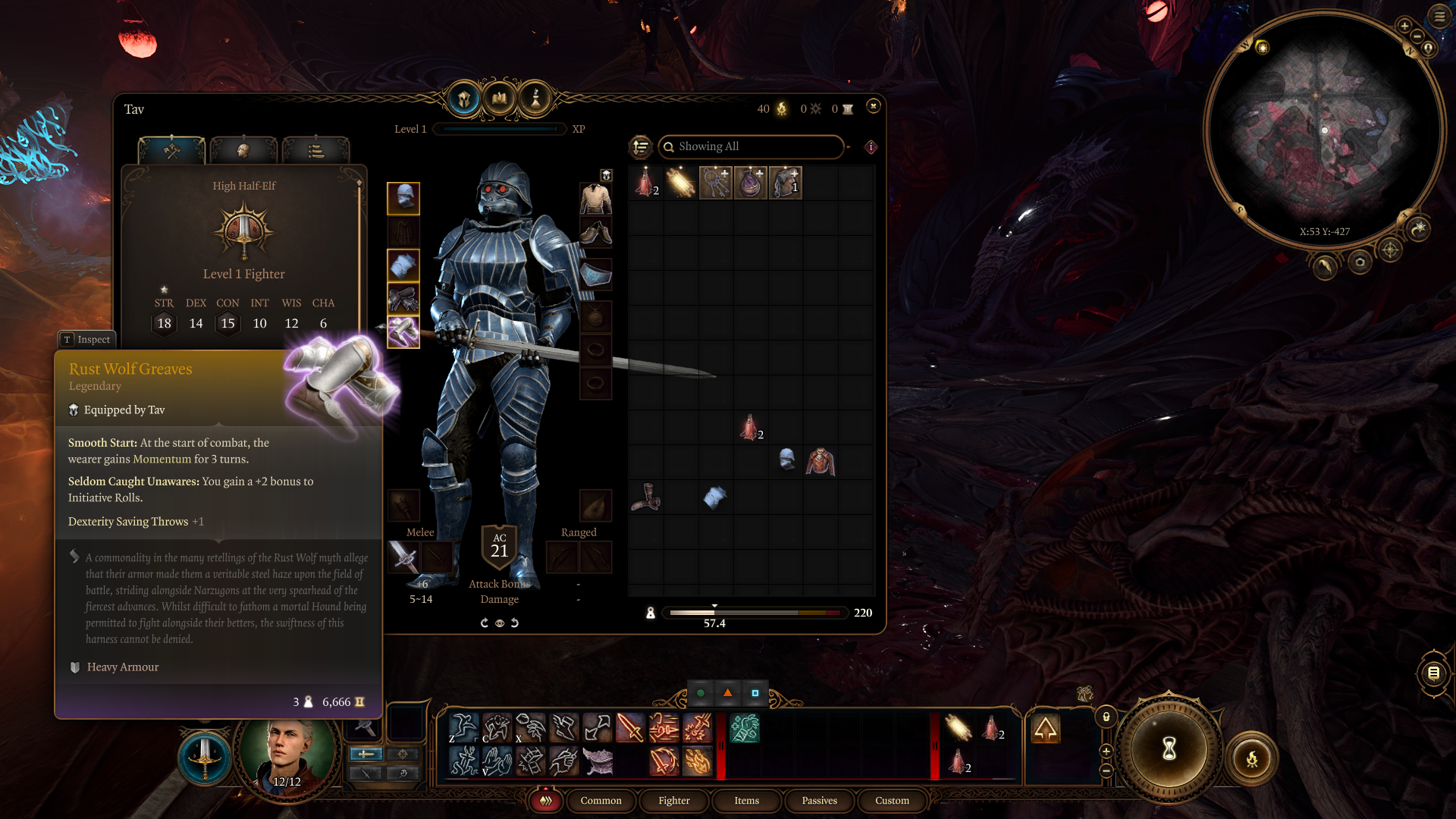Select the equipped helmet slot
The image size is (1456, 819).
point(403,198)
